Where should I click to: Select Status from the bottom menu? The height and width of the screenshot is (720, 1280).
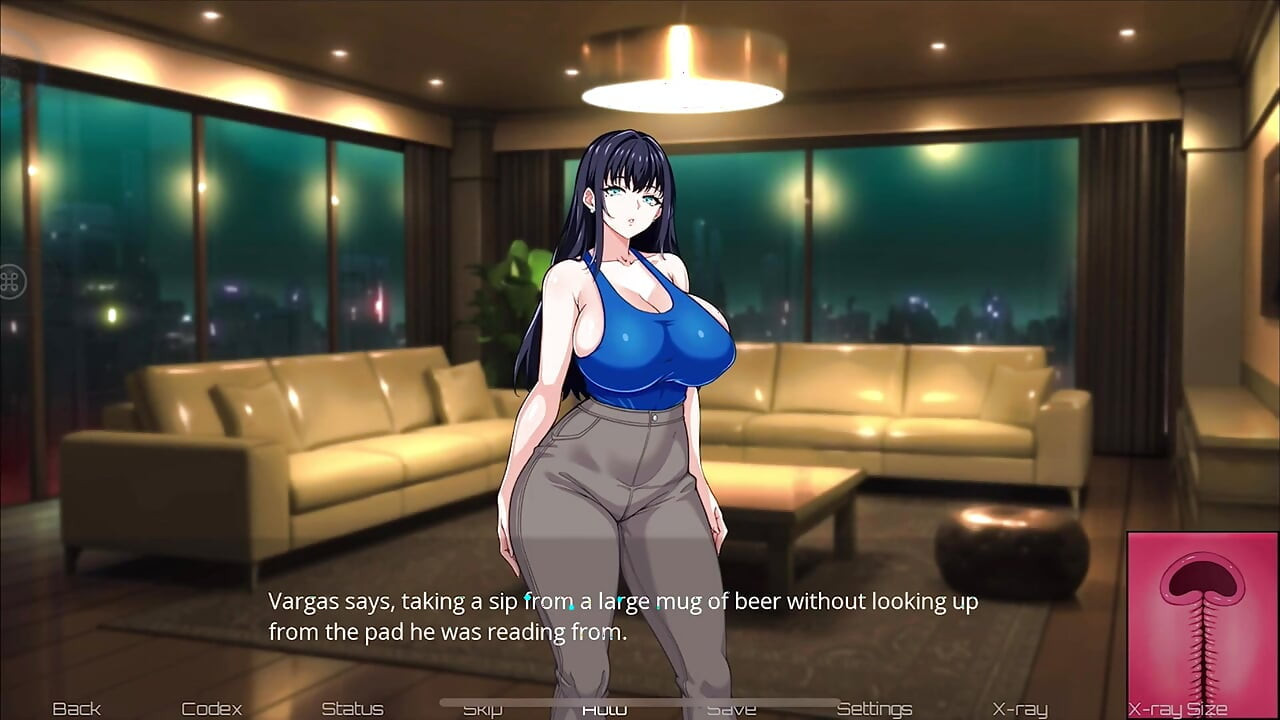[352, 708]
